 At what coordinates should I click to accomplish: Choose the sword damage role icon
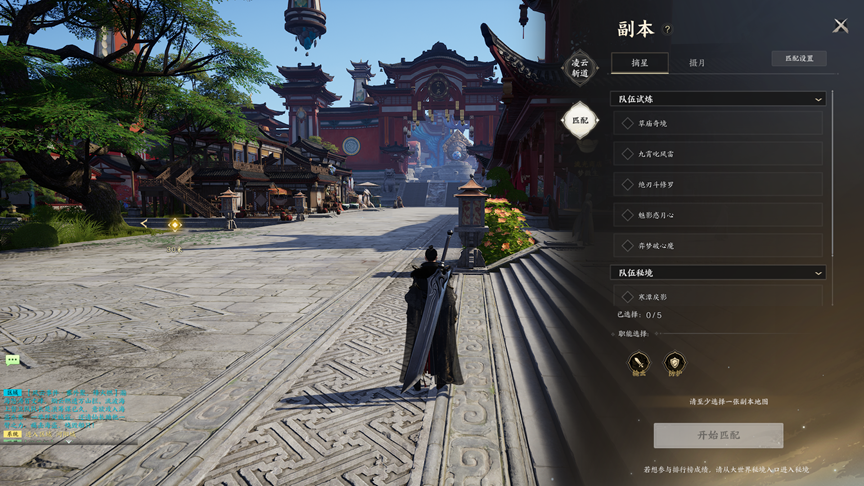639,362
